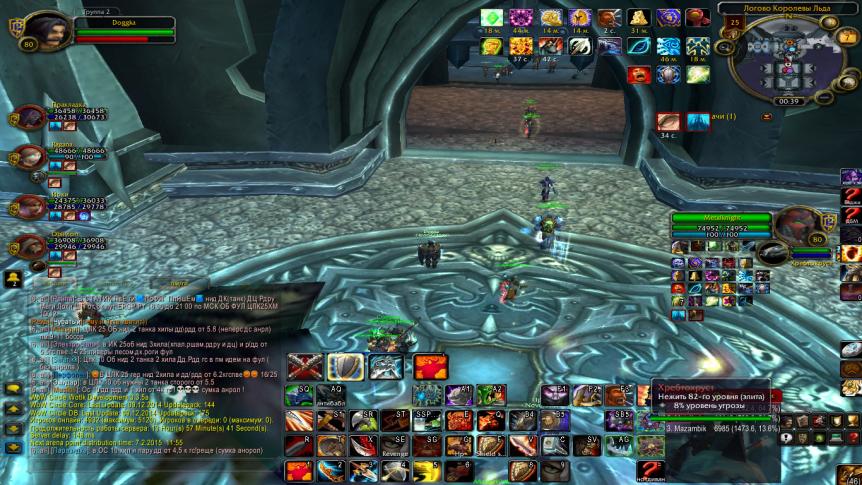This screenshot has height=485, width=862.
Task: Use the Revenge ability labeled SE
Action: pyautogui.click(x=395, y=445)
